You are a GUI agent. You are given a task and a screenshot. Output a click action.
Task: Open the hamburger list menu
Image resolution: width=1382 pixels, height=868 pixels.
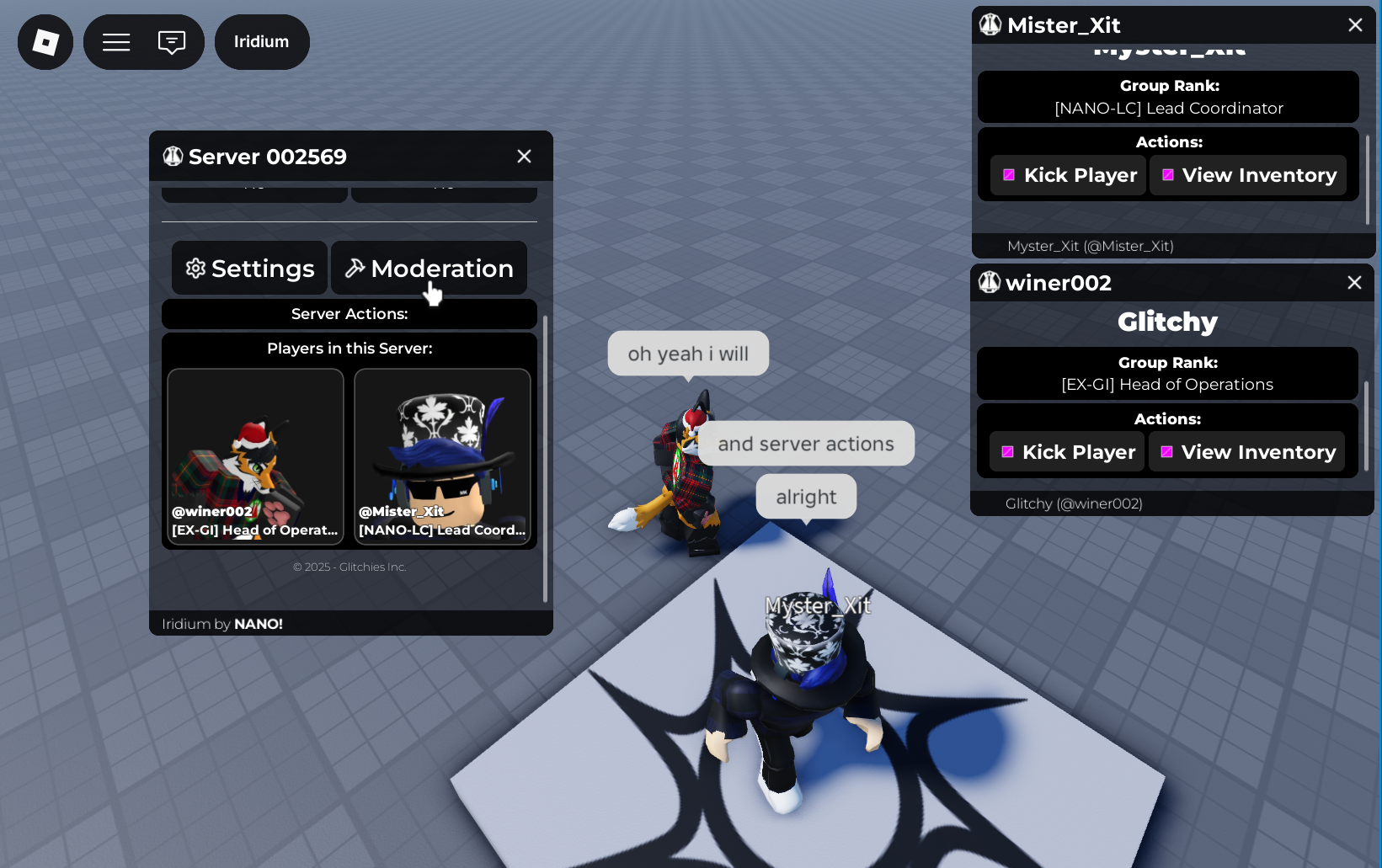(116, 42)
